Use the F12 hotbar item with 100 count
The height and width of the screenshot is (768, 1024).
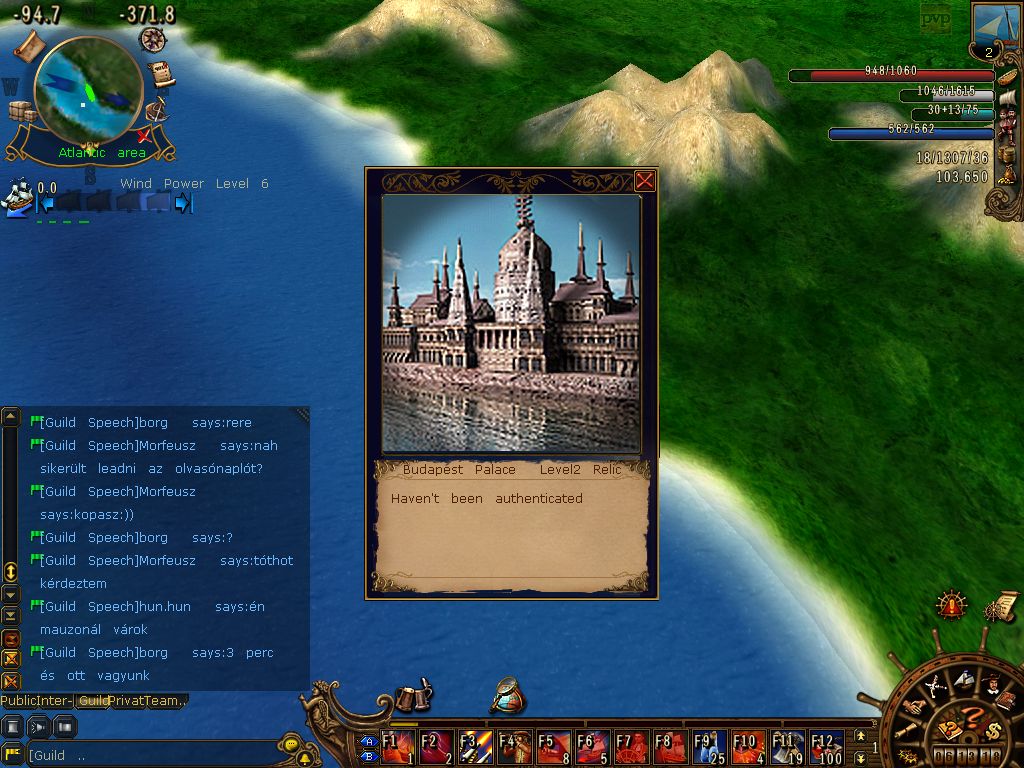pos(826,747)
